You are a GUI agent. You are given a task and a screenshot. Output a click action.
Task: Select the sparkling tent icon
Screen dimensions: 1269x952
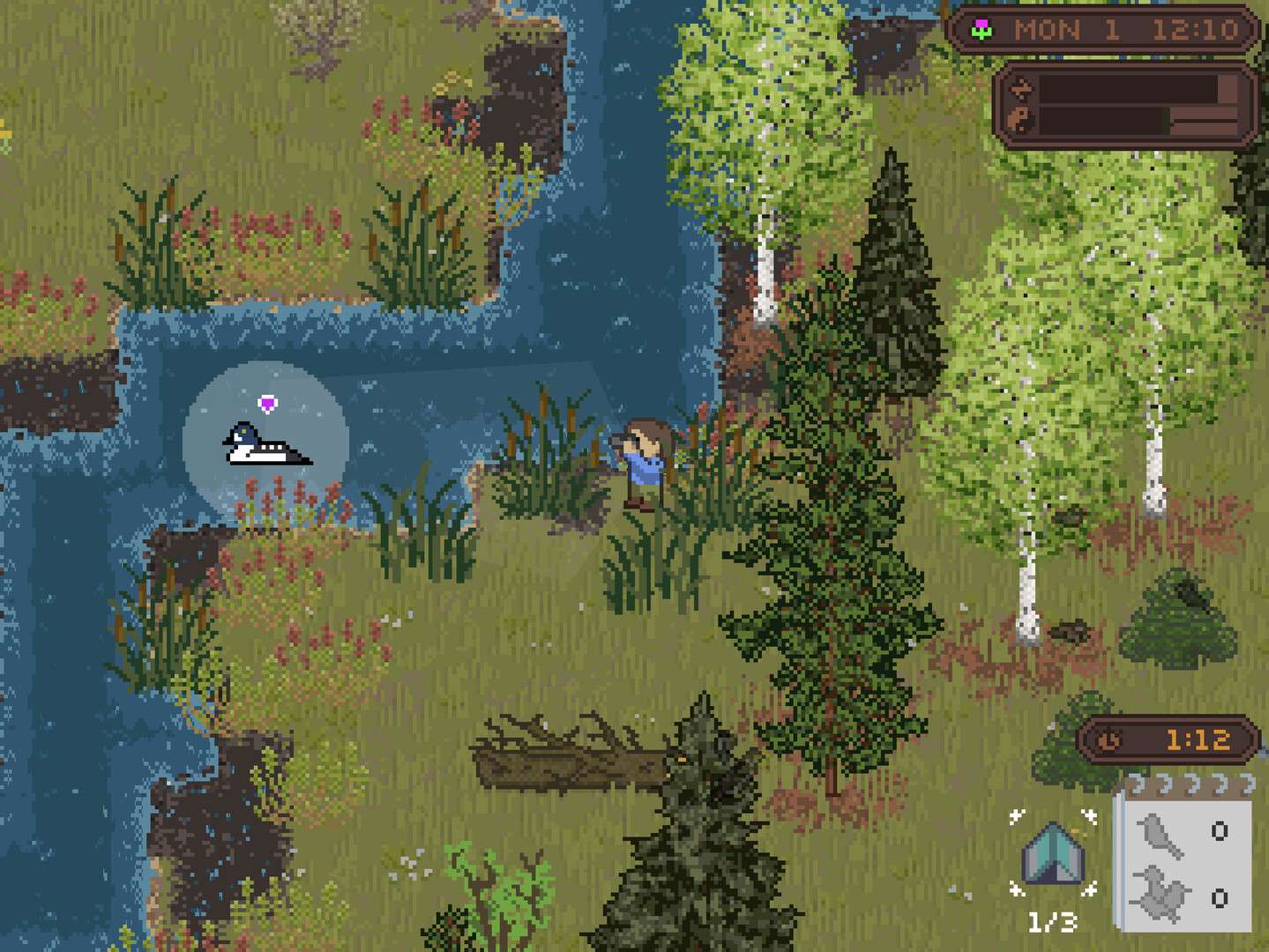[1055, 853]
